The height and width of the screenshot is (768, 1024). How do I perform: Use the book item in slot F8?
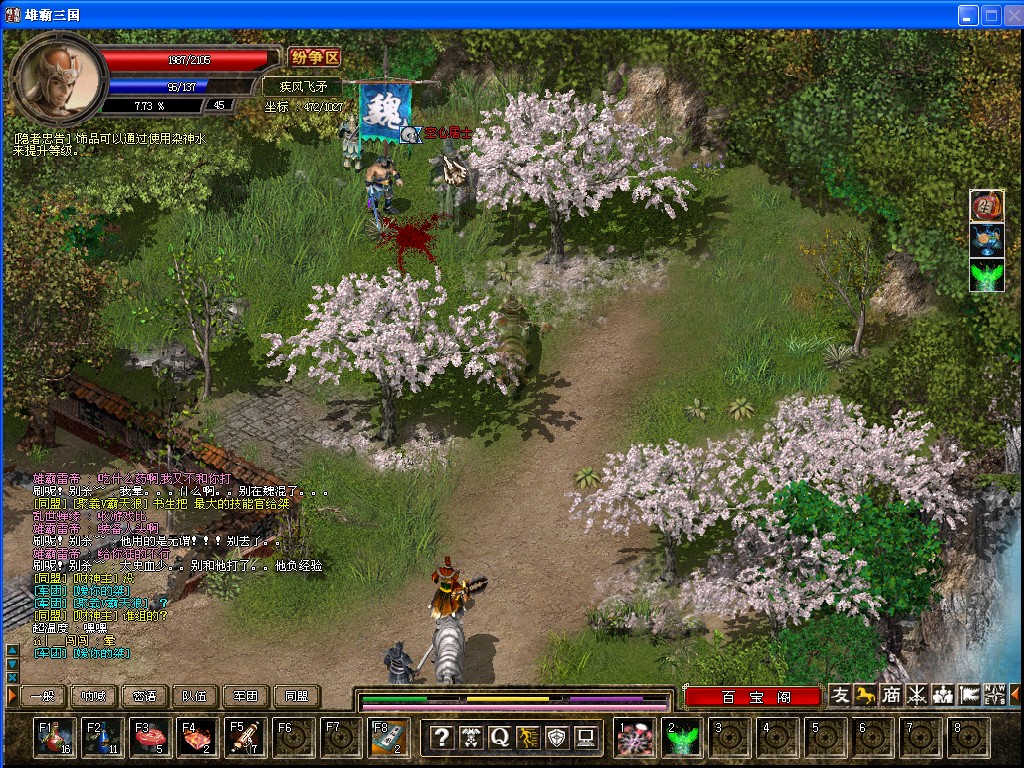point(389,738)
